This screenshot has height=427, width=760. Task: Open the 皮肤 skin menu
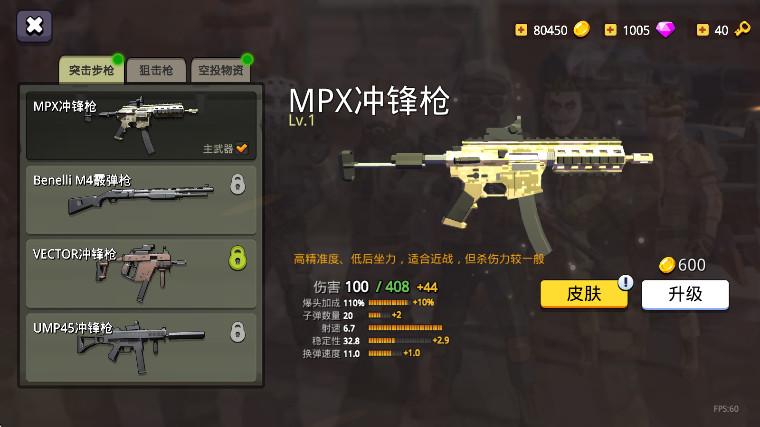click(584, 294)
